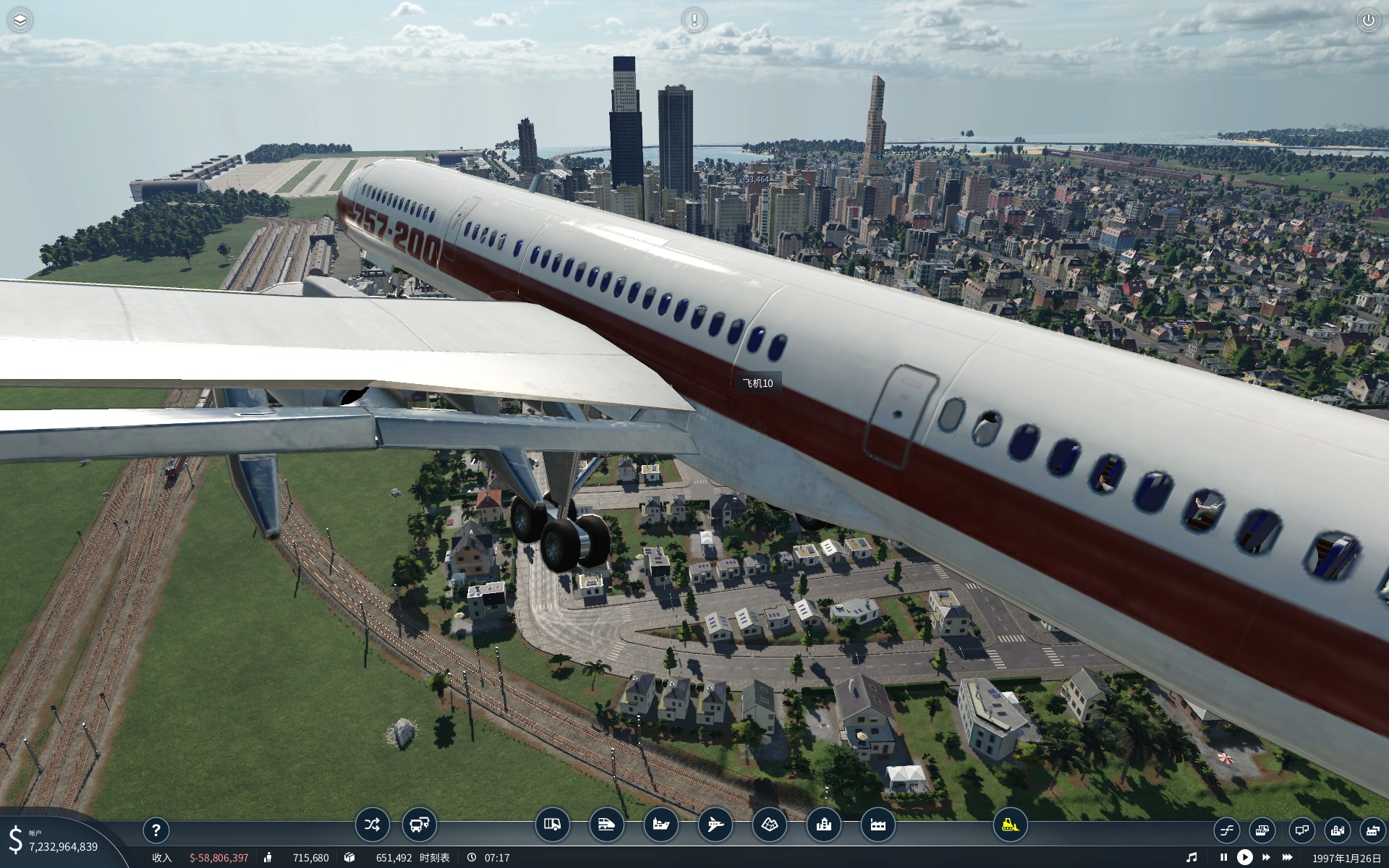1389x868 pixels.
Task: Open the road construction menu
Action: (552, 825)
